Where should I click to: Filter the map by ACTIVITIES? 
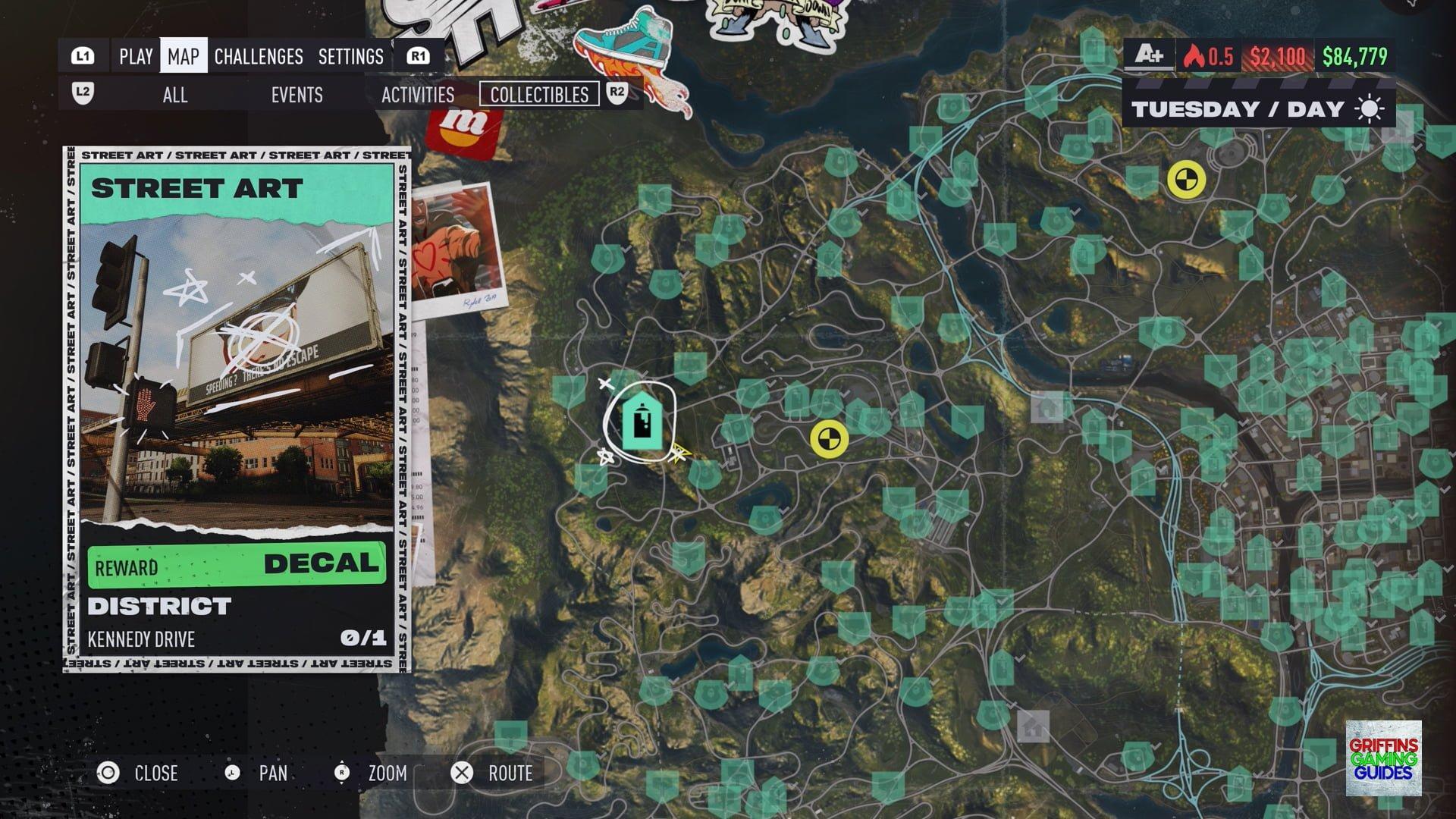point(418,95)
